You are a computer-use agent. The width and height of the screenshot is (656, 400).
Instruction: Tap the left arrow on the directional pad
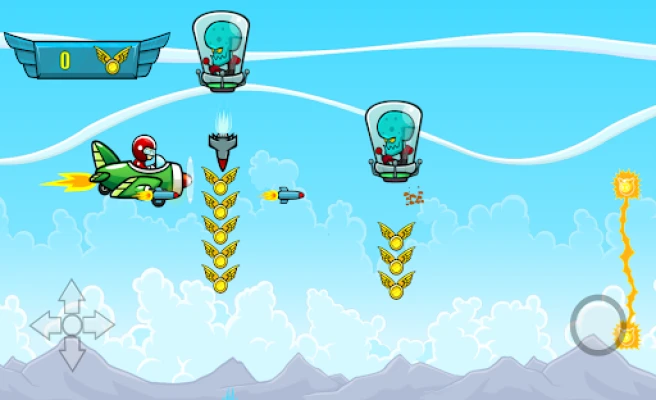[x=43, y=325]
